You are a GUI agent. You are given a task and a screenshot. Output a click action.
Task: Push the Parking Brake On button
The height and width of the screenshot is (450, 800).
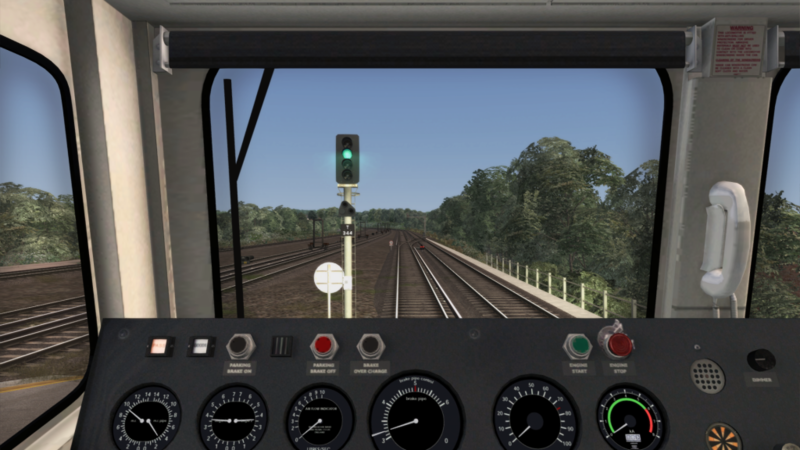tap(240, 346)
